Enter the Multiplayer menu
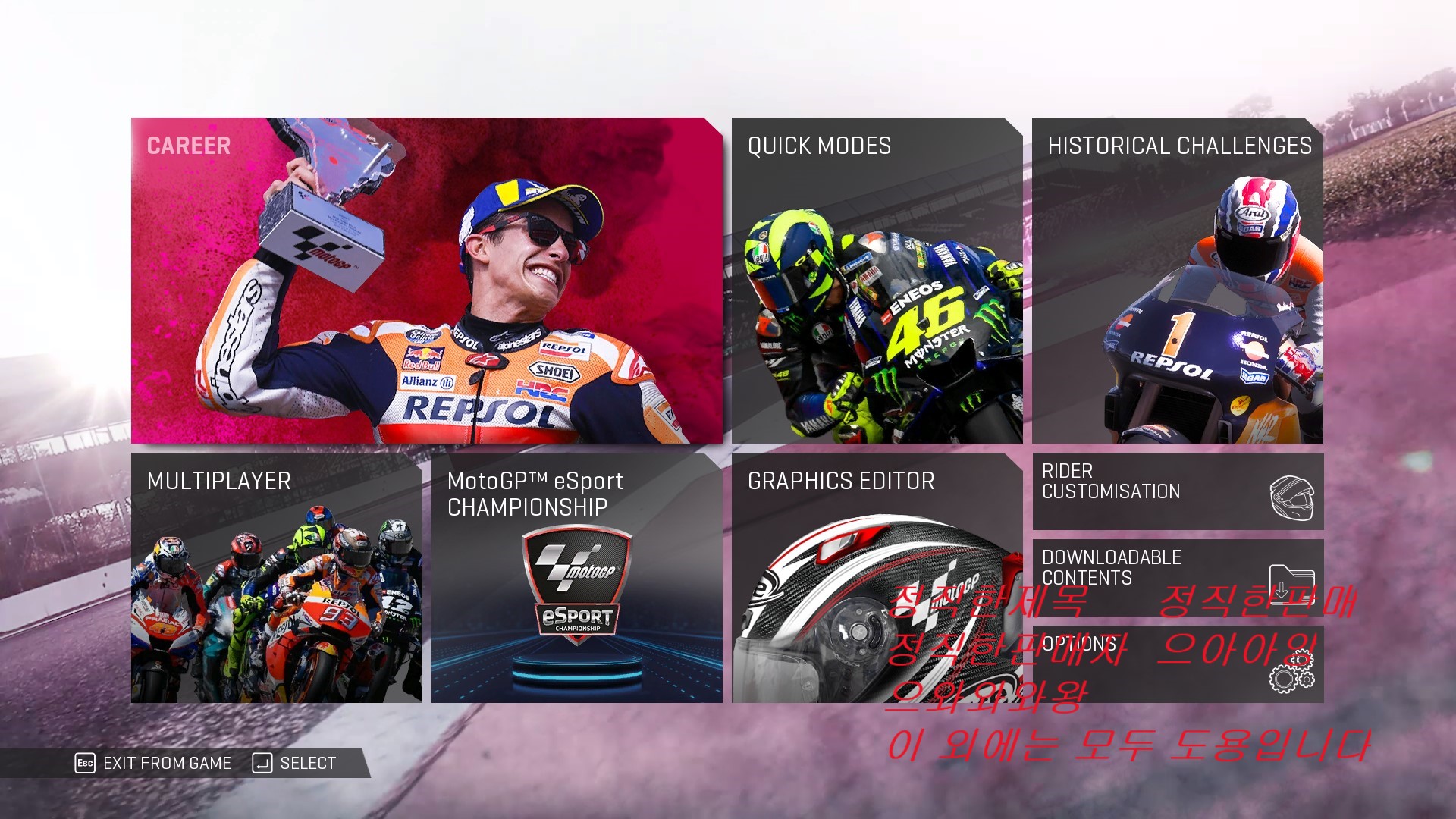Viewport: 1456px width, 819px height. (277, 578)
